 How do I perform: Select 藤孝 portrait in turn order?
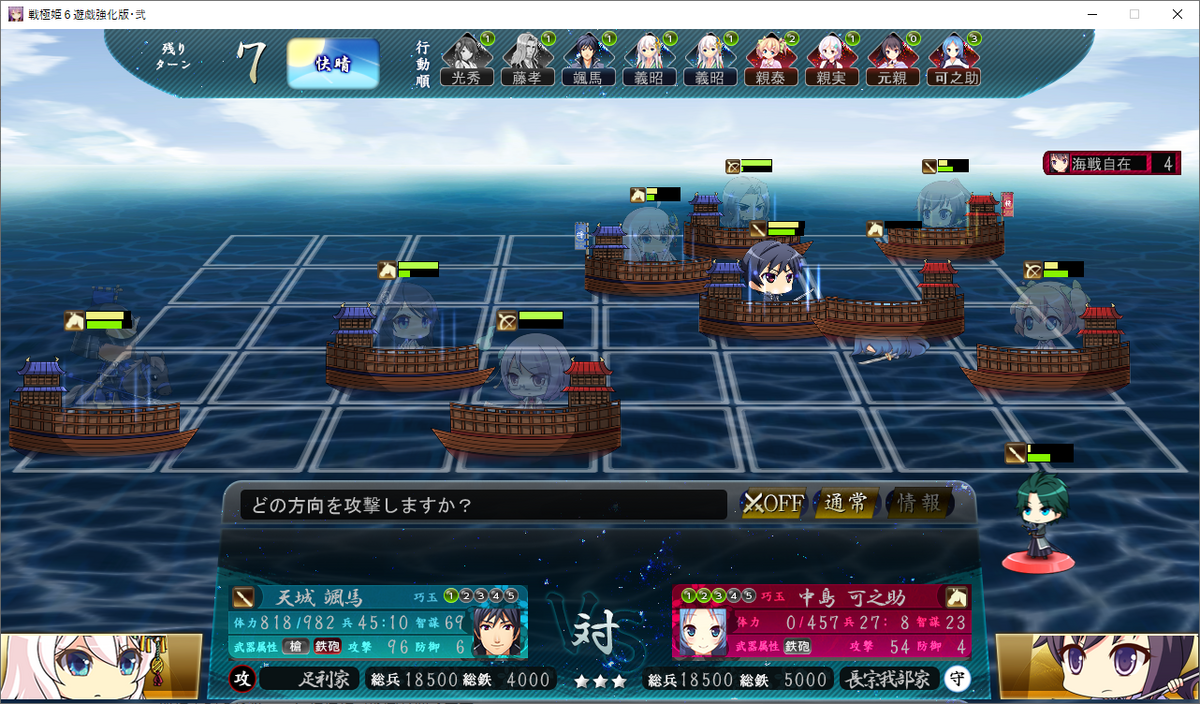coord(526,60)
